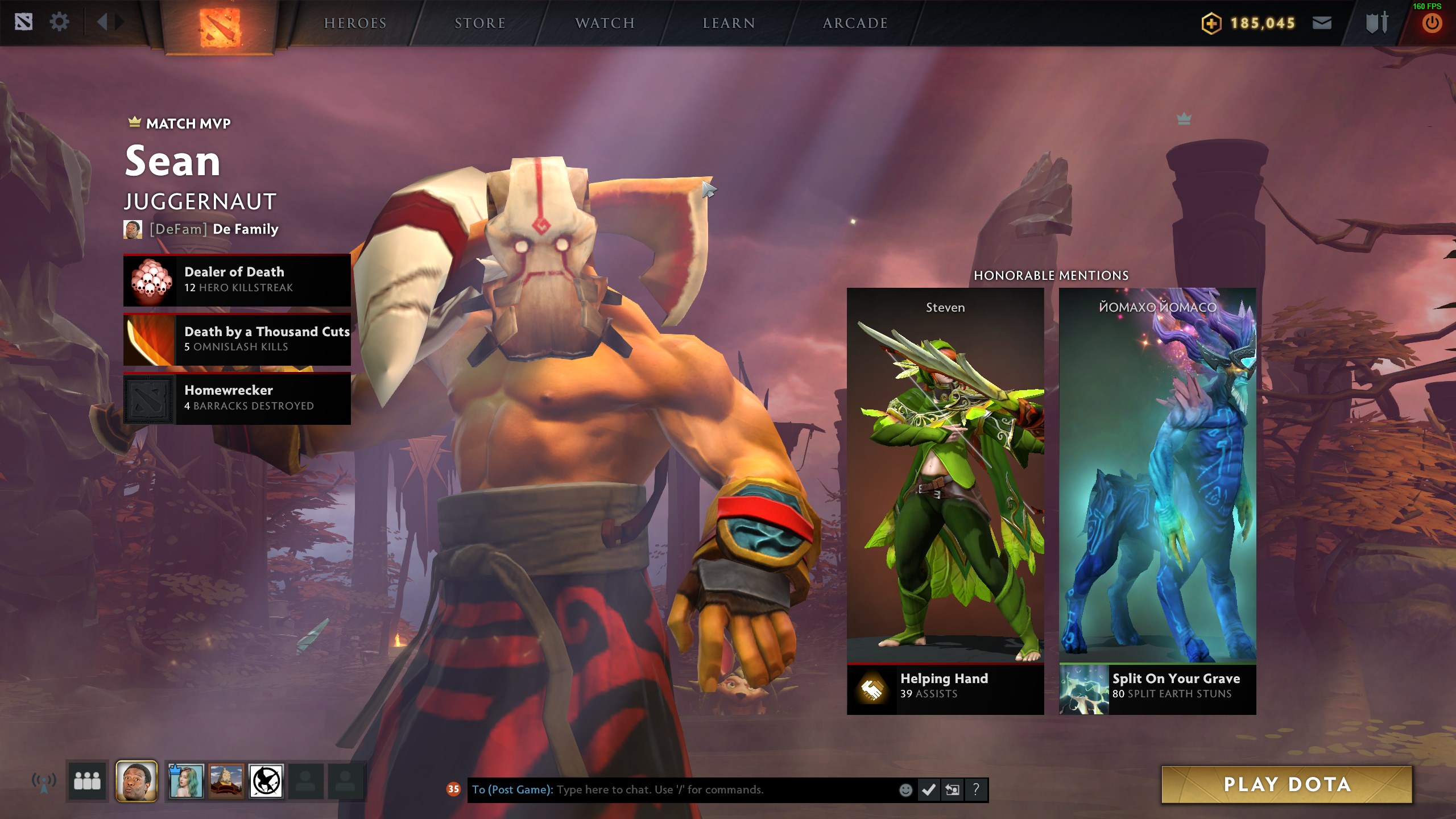
Task: Click the Dota 2 logo home button
Action: click(220, 27)
